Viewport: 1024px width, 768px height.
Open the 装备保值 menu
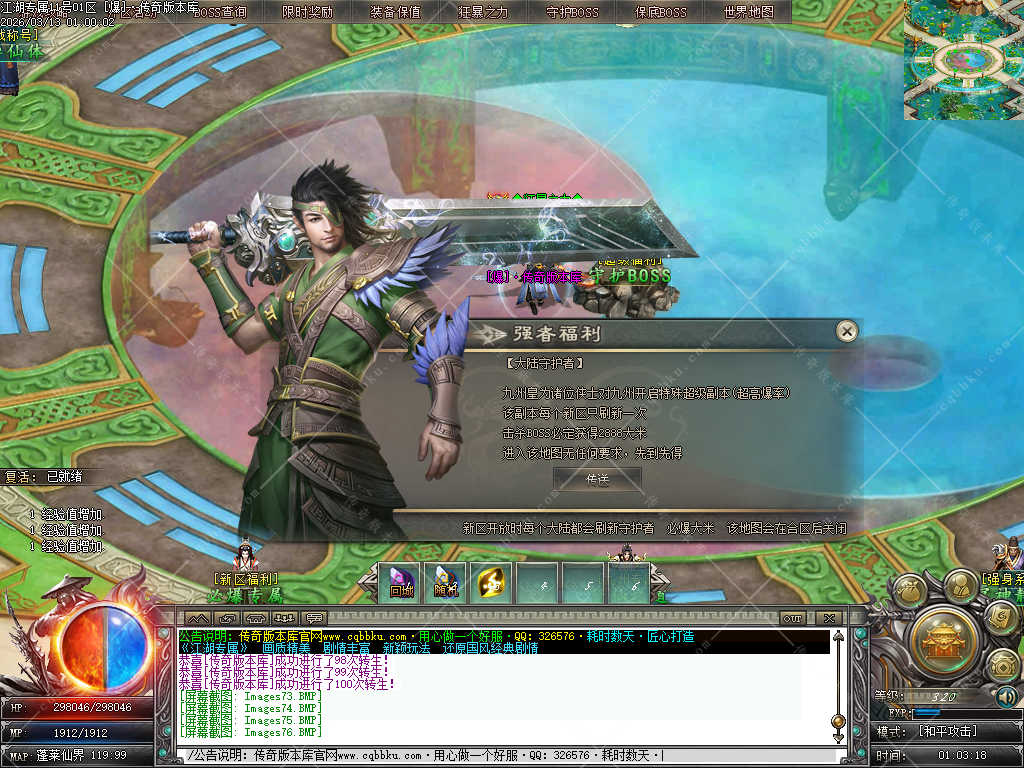pyautogui.click(x=395, y=12)
